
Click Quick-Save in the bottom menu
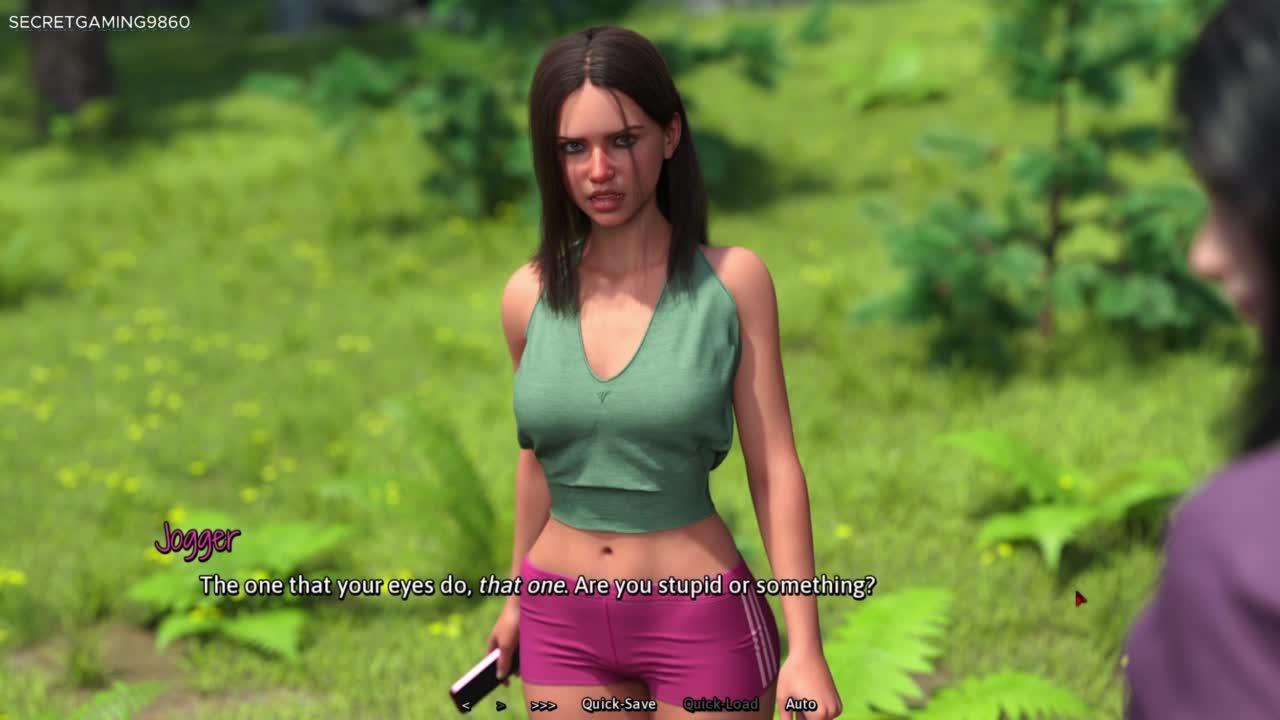(619, 704)
